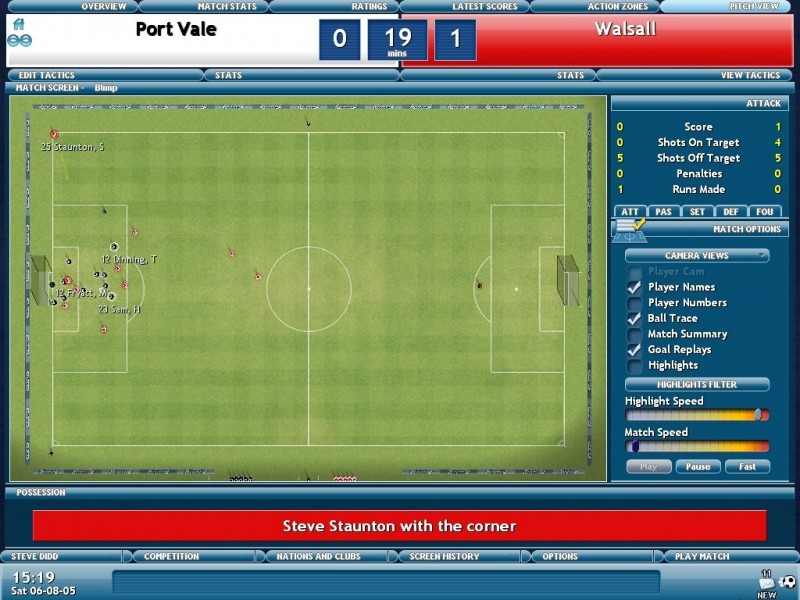Image resolution: width=800 pixels, height=600 pixels.
Task: Enable the Player Numbers checkbox
Action: click(633, 303)
